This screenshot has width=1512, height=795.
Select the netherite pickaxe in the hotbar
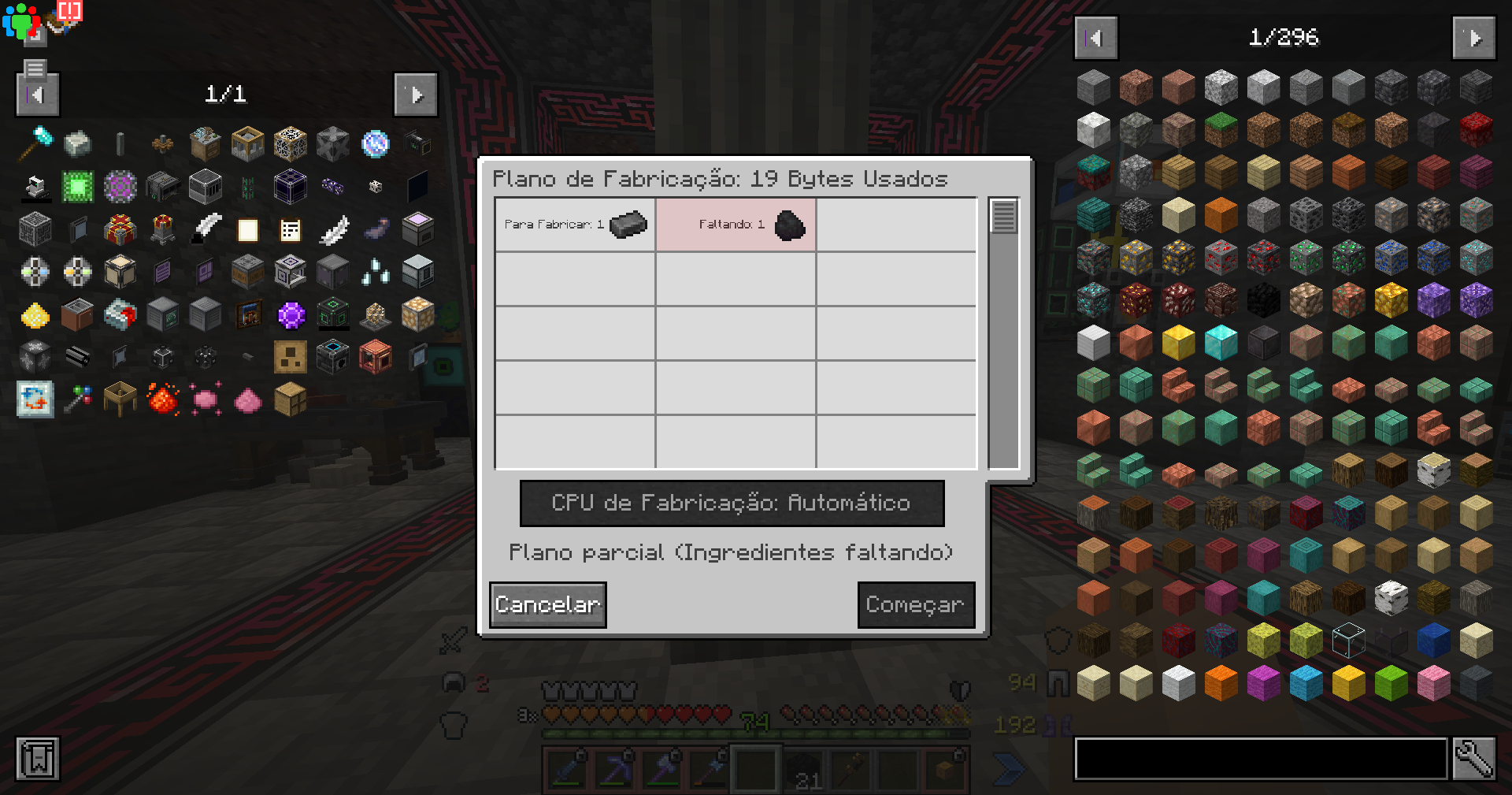pyautogui.click(x=613, y=771)
